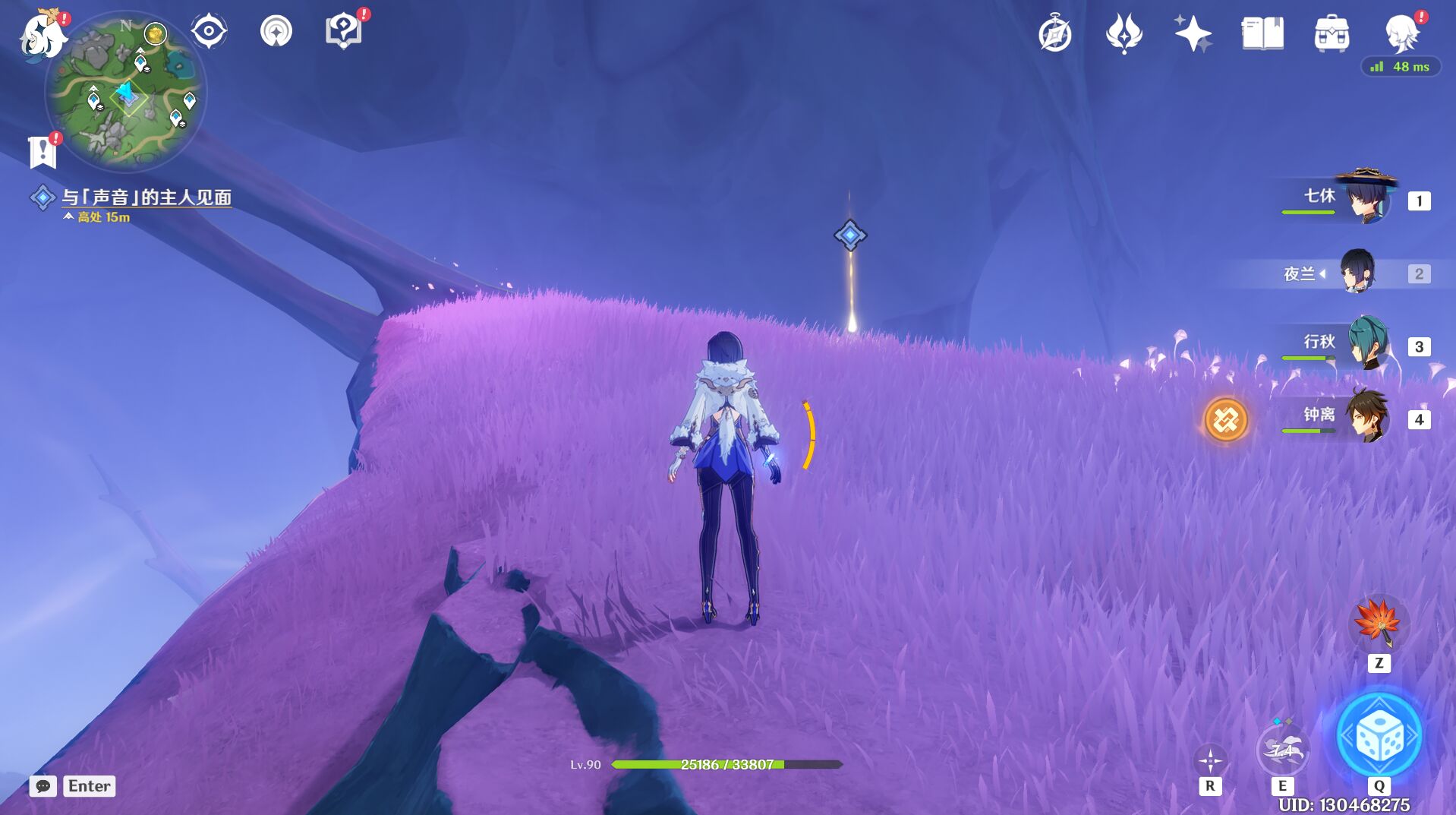Open the chat speech bubble
The image size is (1456, 815).
(x=43, y=786)
